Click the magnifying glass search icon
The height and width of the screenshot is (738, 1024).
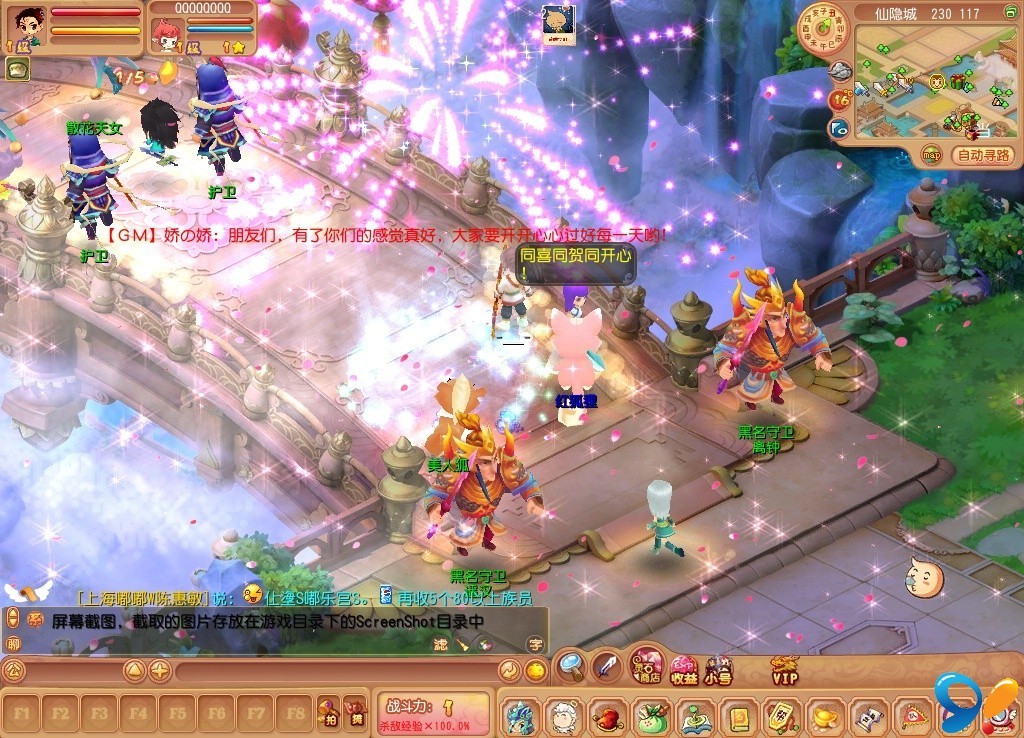571,664
